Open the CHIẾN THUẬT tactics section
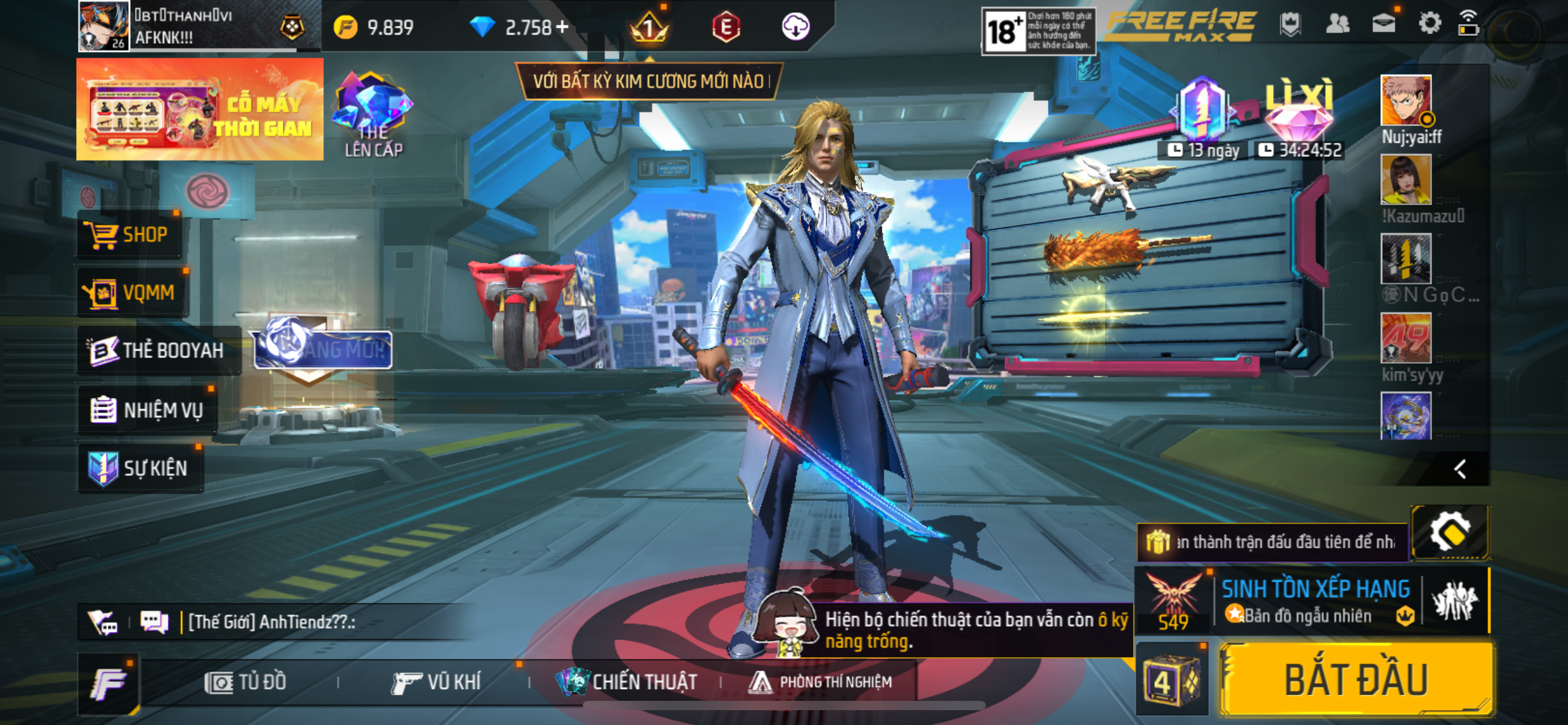This screenshot has width=1568, height=725. click(627, 682)
